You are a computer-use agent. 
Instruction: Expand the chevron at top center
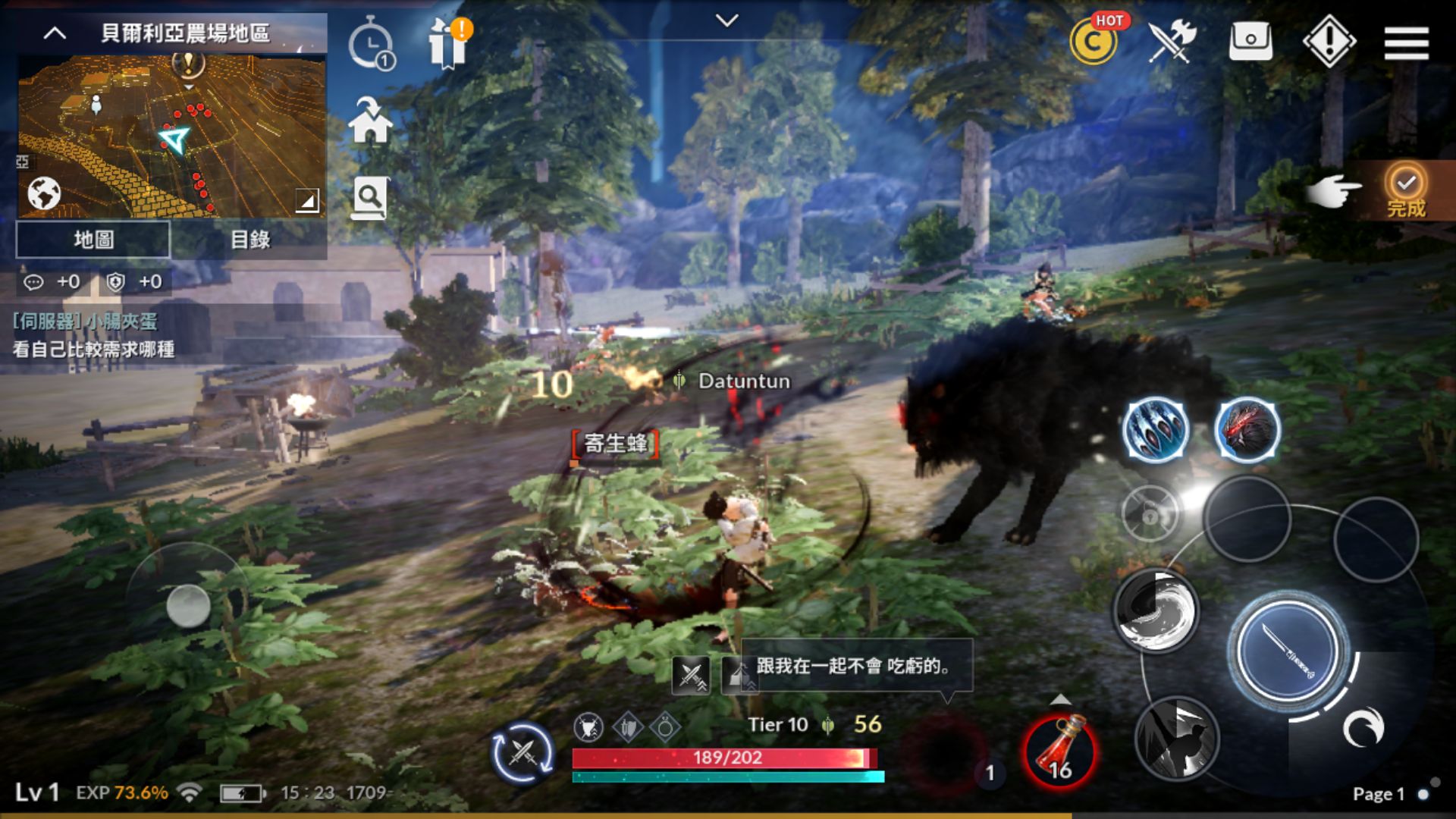[728, 21]
